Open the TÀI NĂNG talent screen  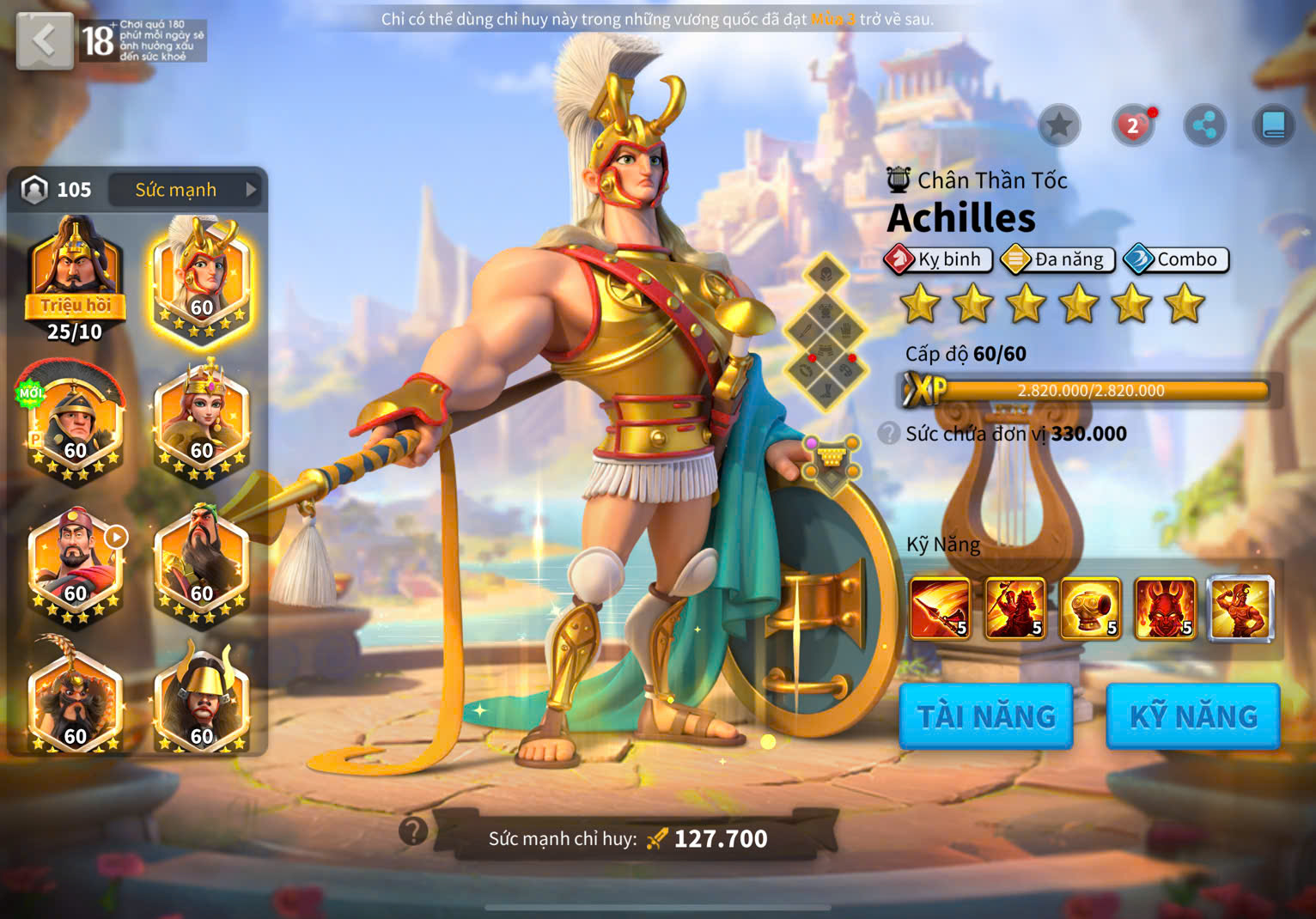(986, 716)
